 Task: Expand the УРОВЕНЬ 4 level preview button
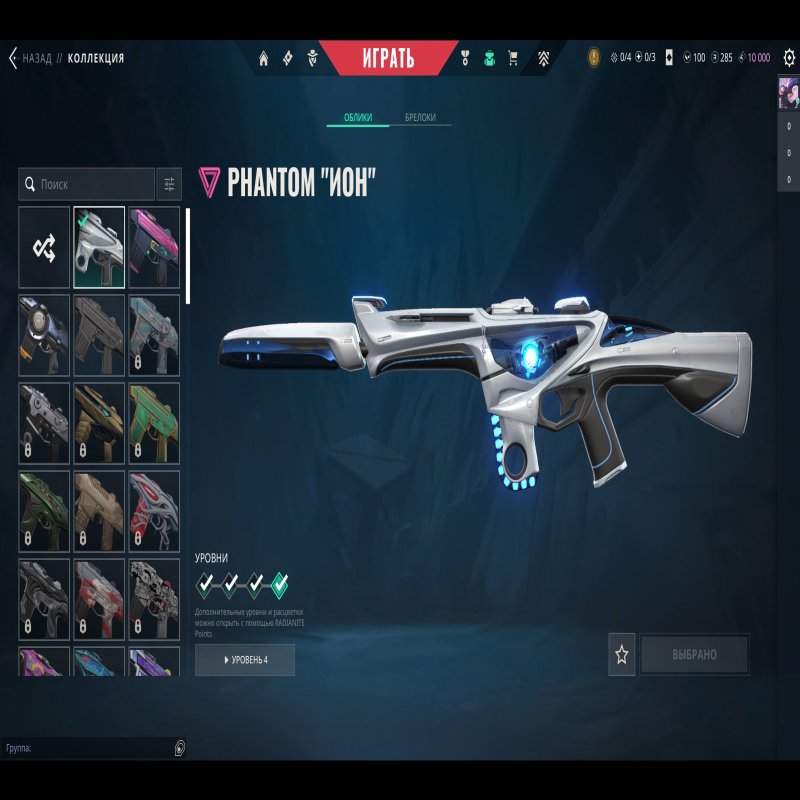[245, 660]
